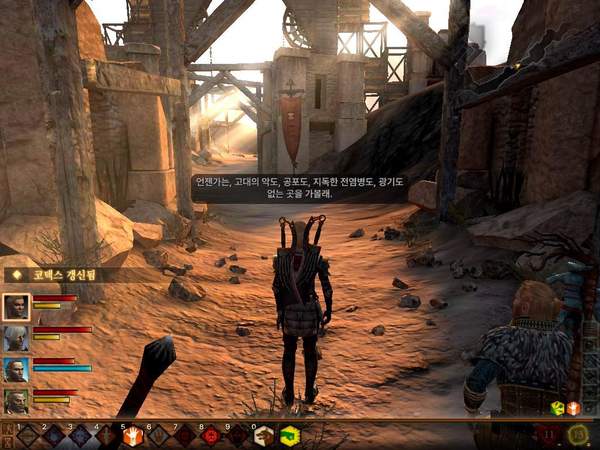Select the blue-framed mage companion portrait
This screenshot has height=450, width=600.
[16, 370]
